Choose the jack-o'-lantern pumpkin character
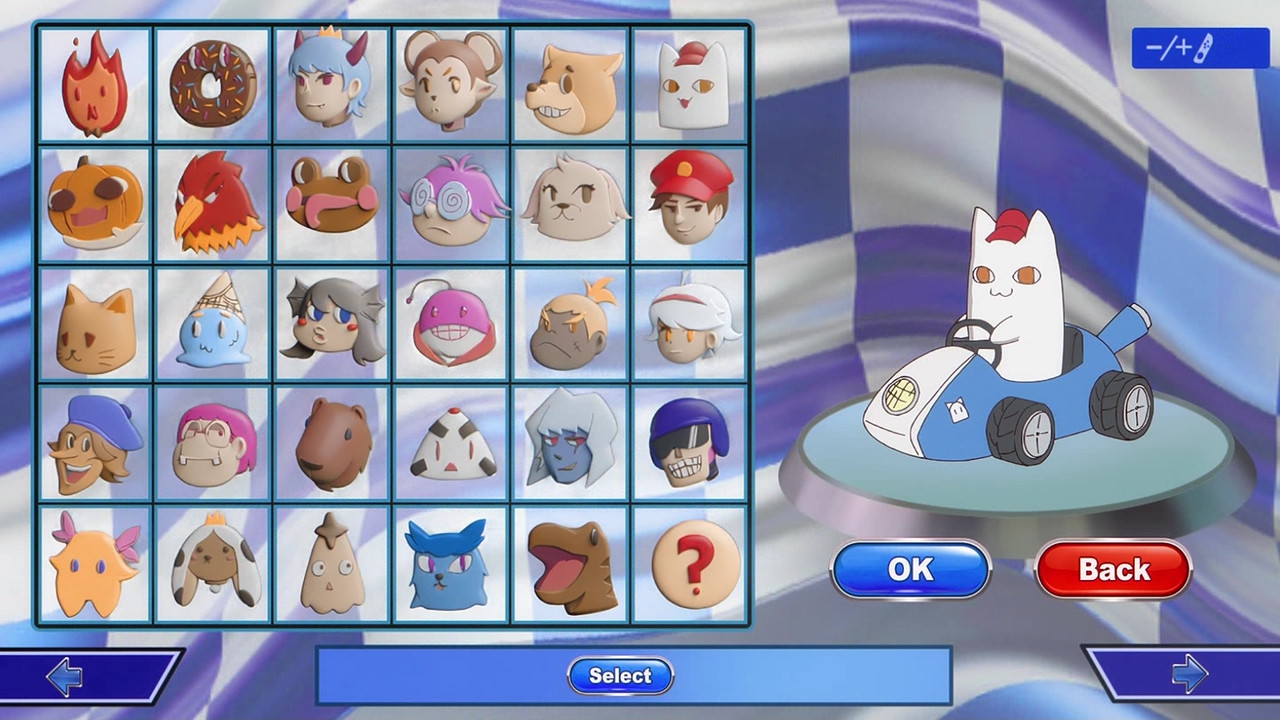1280x720 pixels. (94, 204)
